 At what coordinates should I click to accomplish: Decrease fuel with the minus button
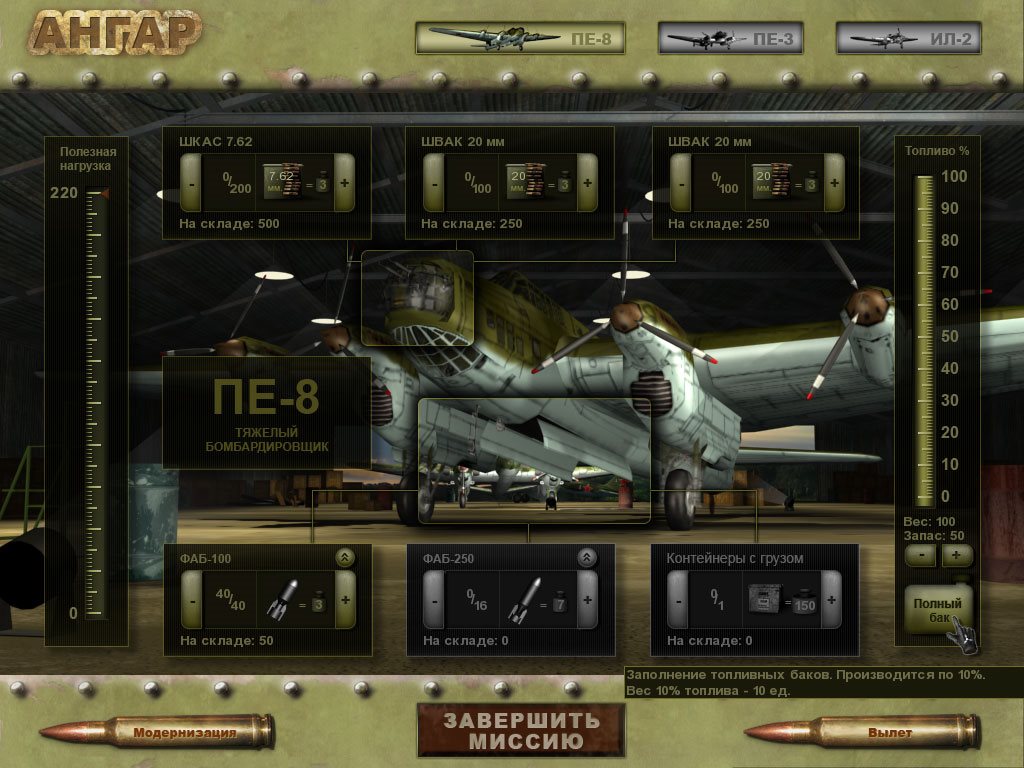[920, 555]
